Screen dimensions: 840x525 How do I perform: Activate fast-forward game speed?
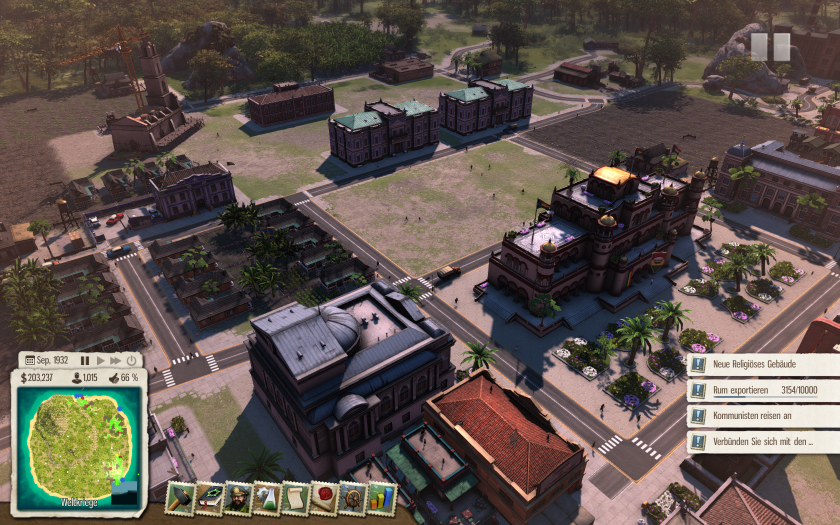116,360
